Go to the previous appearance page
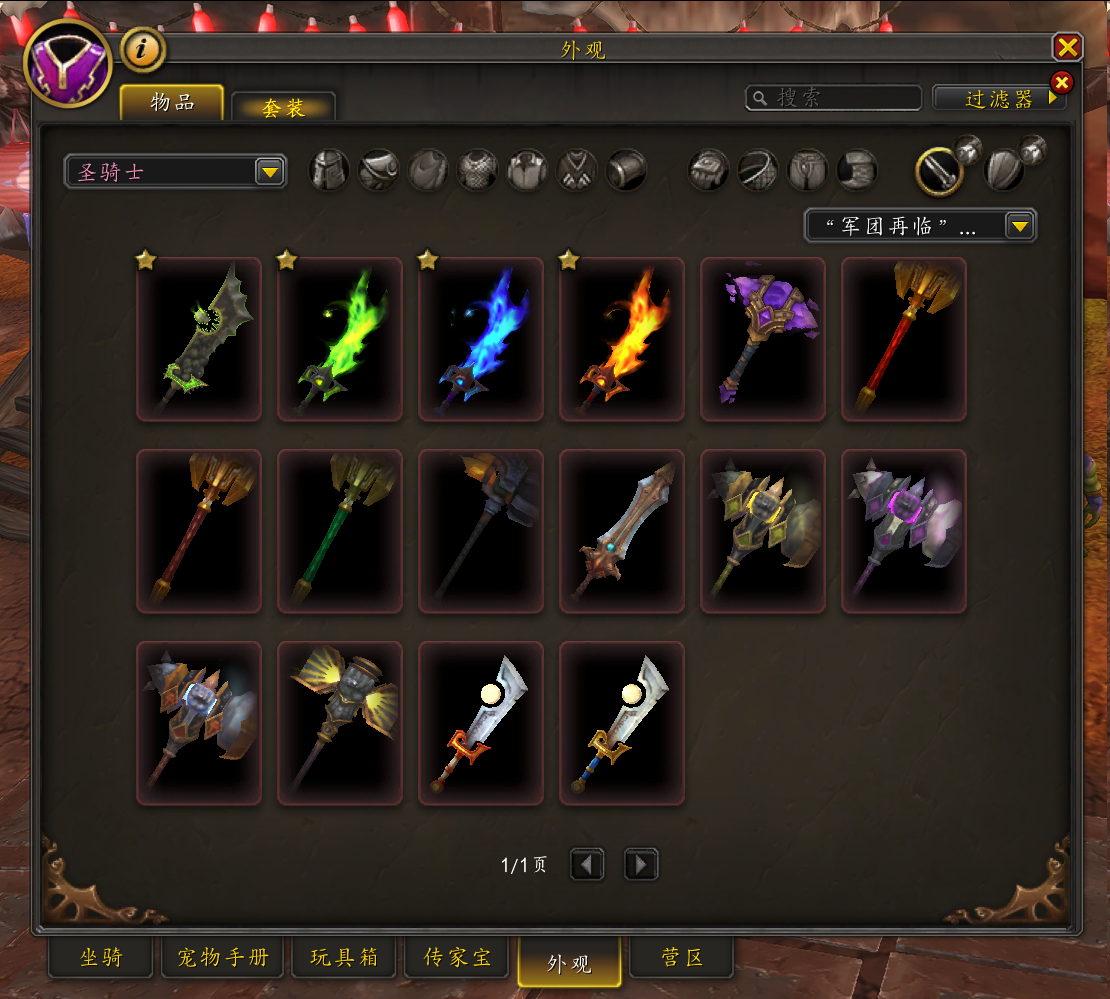The image size is (1110, 999). click(x=587, y=864)
